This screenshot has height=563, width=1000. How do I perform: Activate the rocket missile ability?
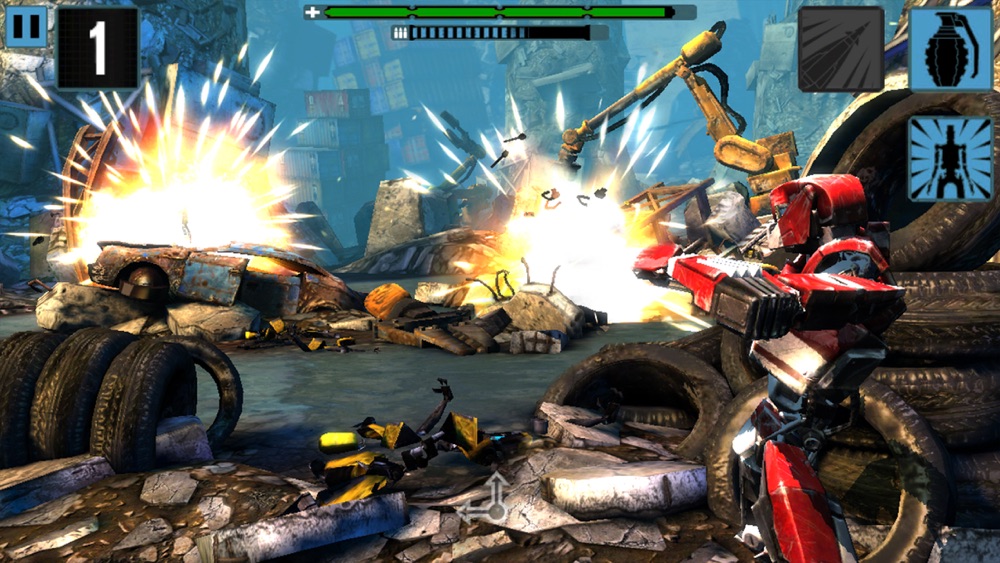click(841, 50)
